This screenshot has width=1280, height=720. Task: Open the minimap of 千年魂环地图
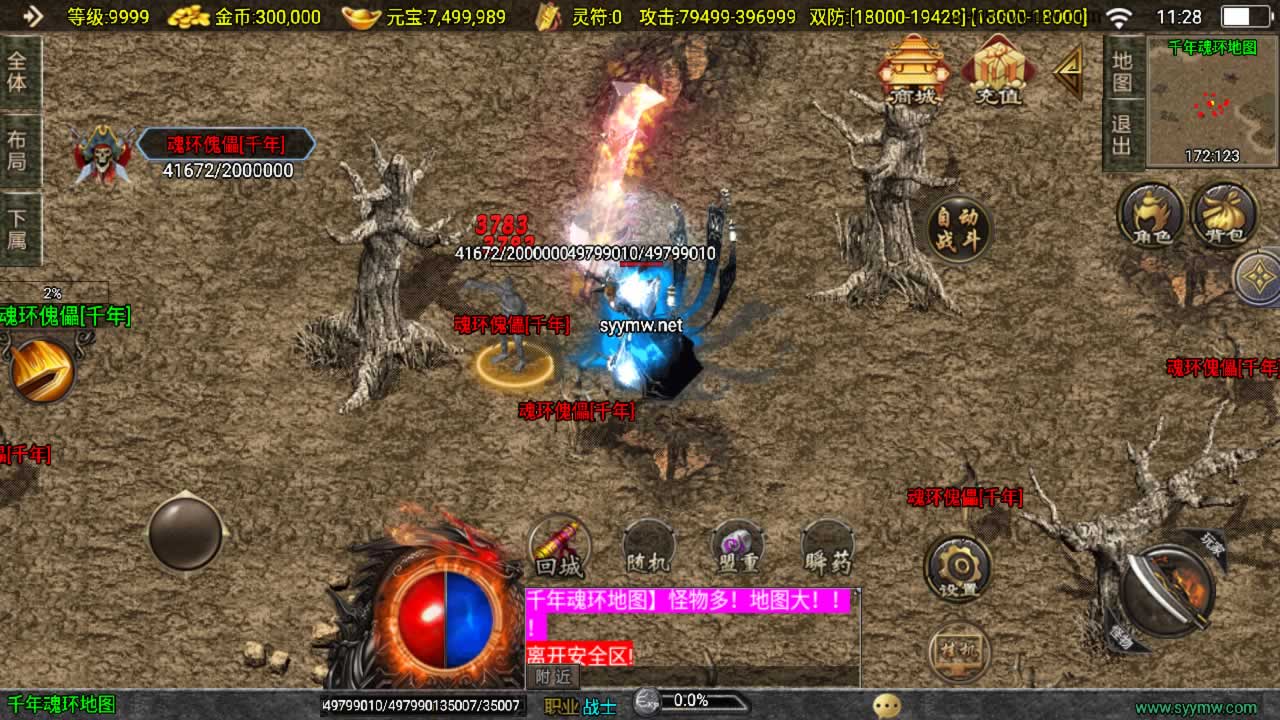(1212, 102)
